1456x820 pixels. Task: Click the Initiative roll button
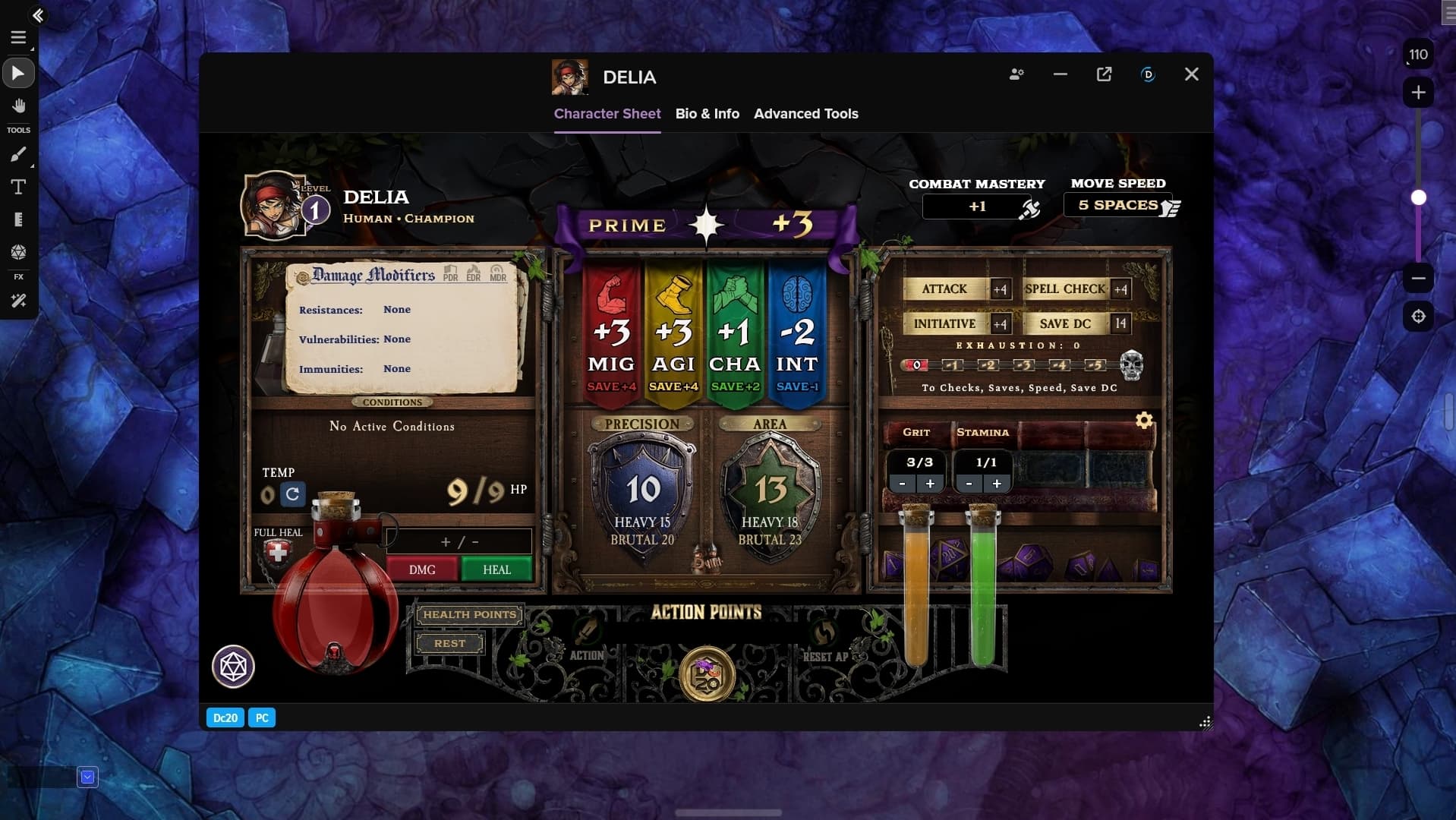coord(944,323)
